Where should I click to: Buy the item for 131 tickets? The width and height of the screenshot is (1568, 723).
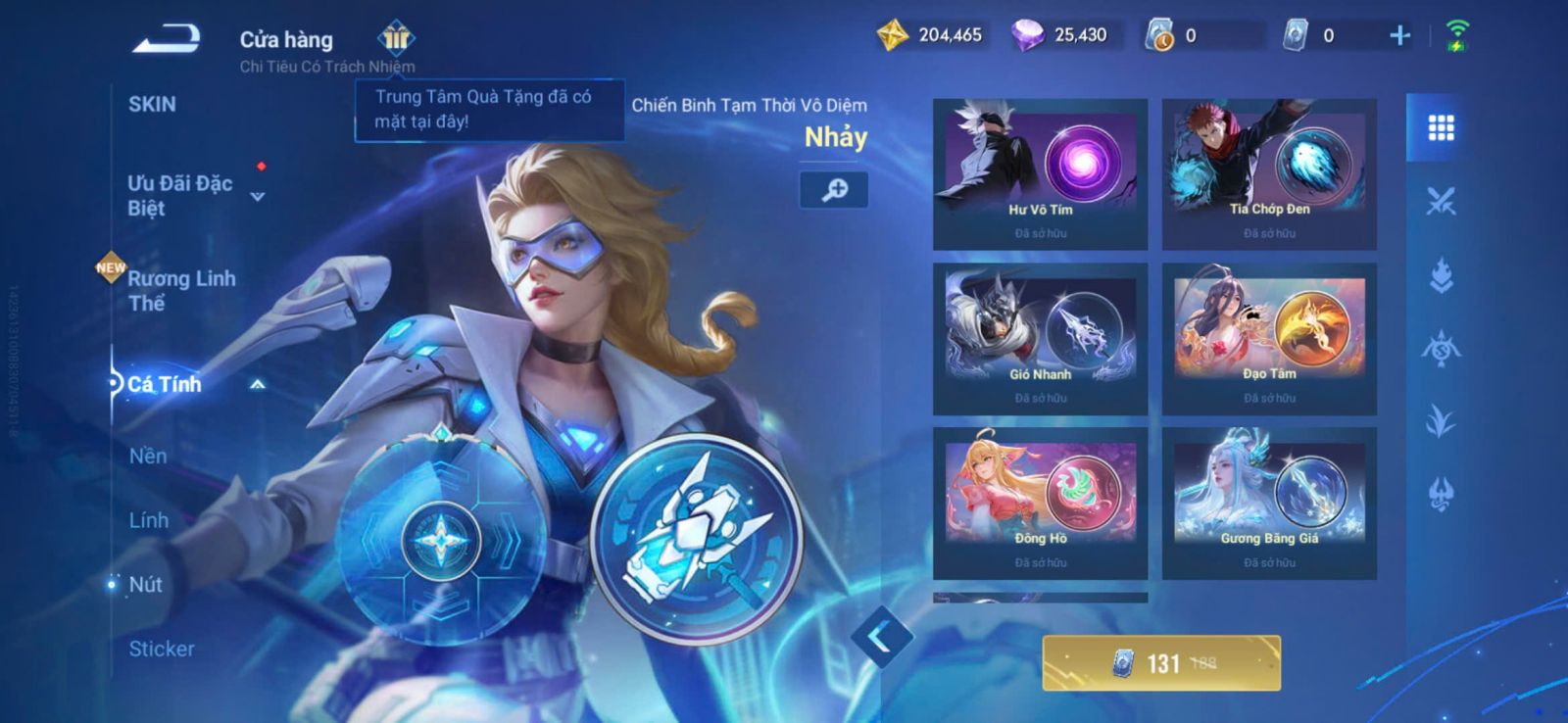tap(1161, 663)
